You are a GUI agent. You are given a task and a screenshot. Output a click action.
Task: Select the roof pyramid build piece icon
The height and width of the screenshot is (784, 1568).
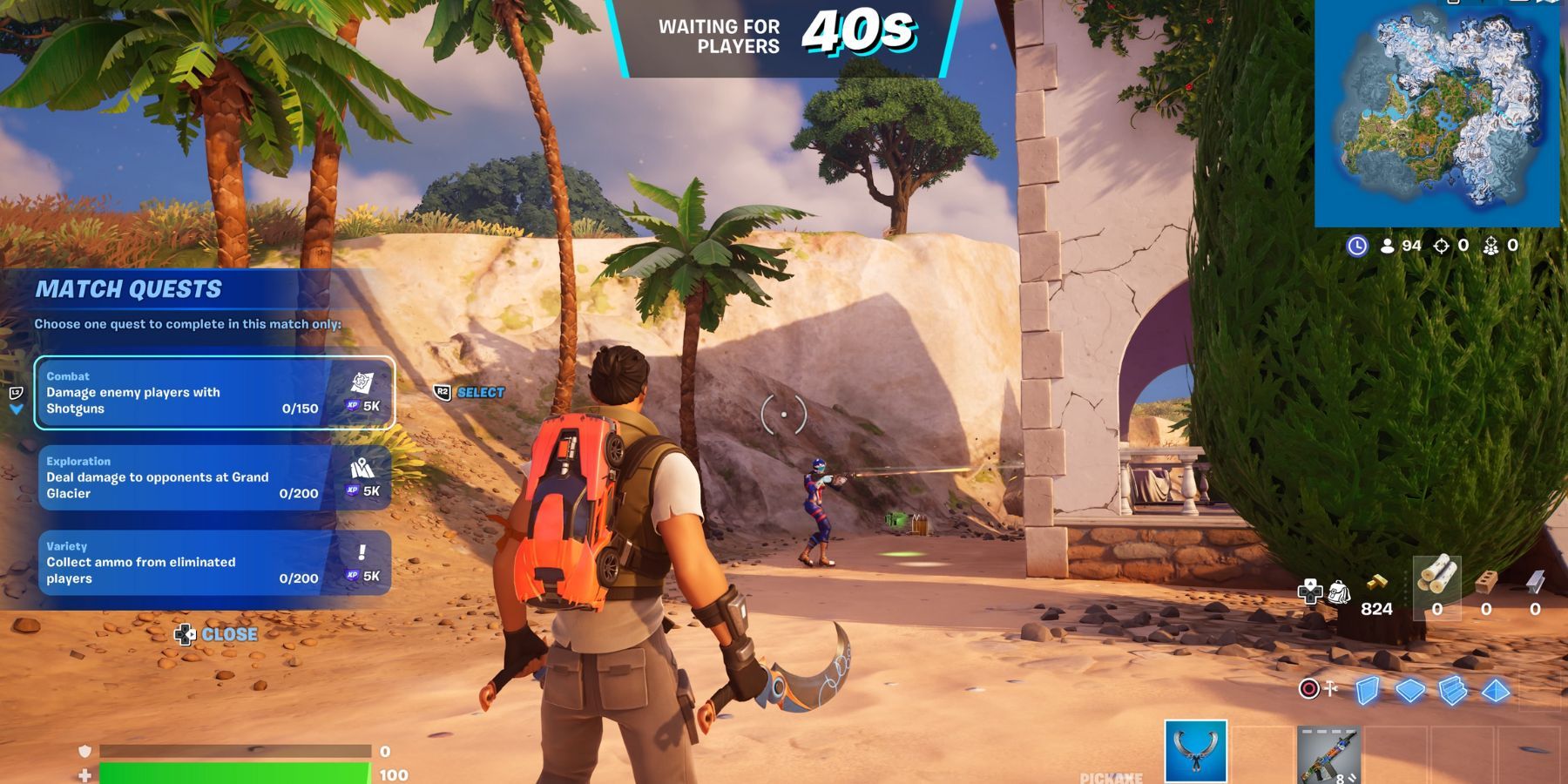[x=1495, y=691]
